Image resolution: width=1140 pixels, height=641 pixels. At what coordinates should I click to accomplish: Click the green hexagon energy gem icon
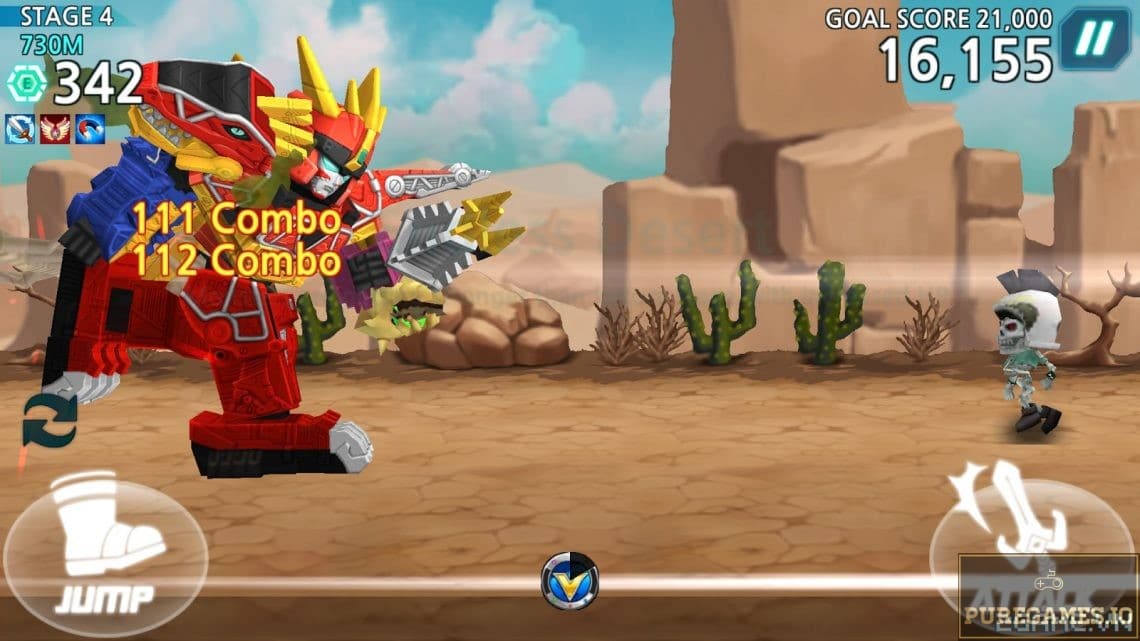pos(26,86)
